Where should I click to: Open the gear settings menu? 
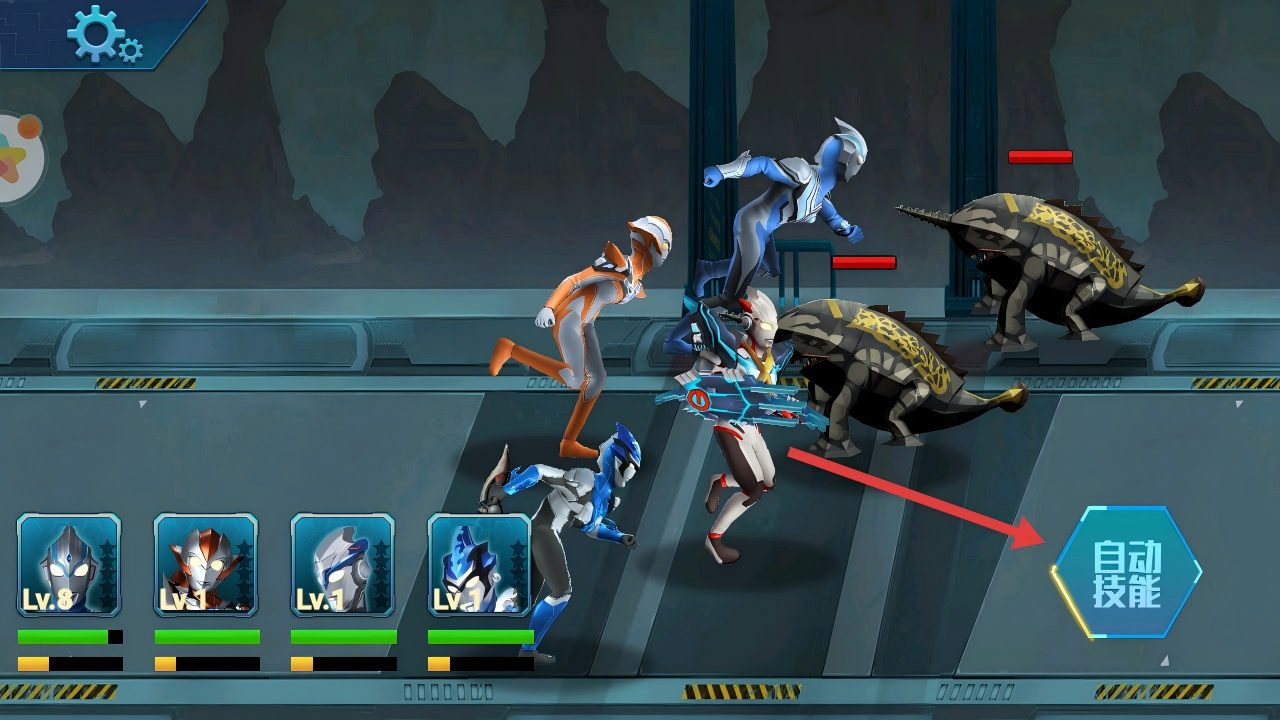103,34
